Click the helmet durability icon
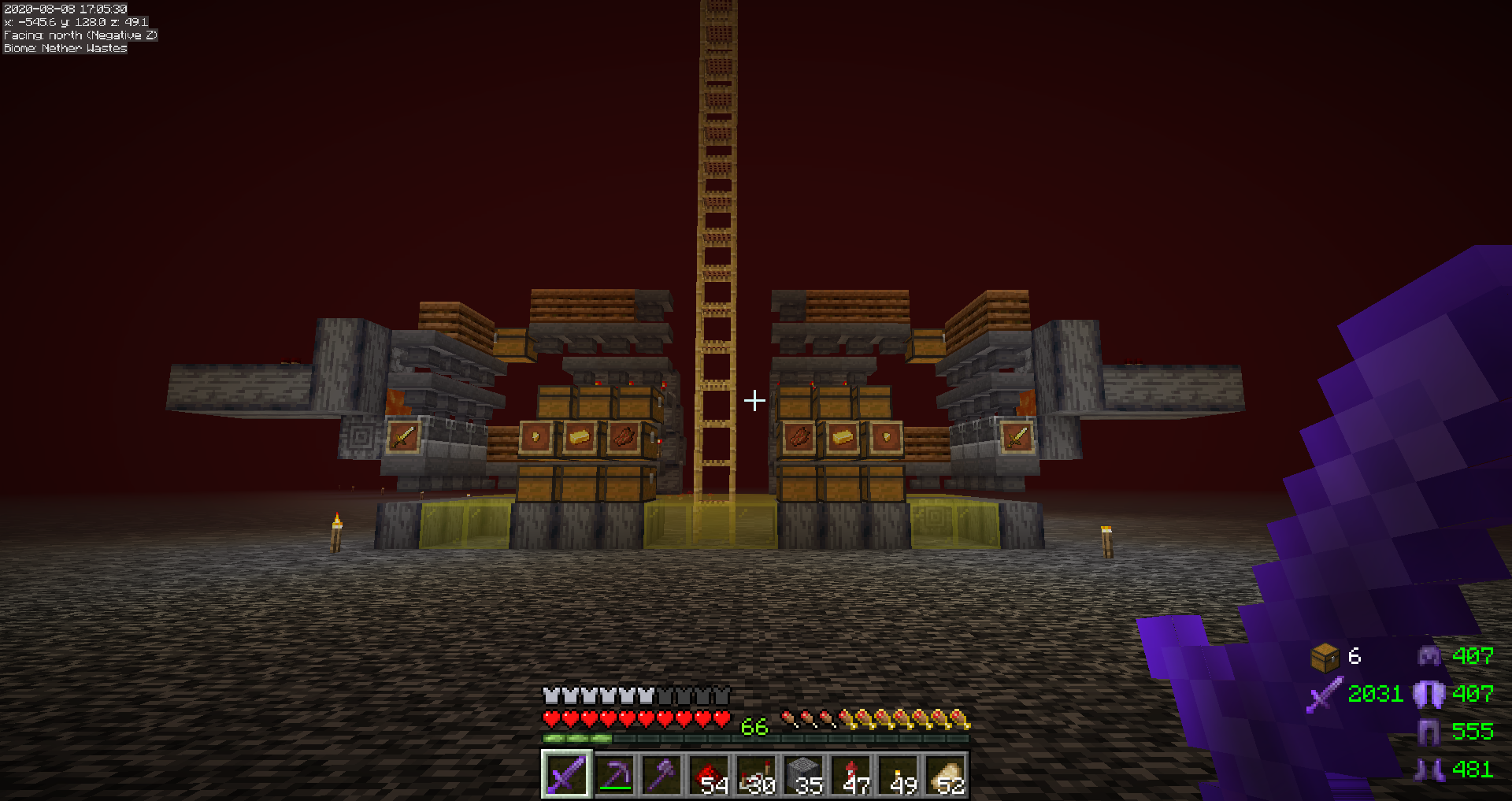The width and height of the screenshot is (1512, 801). click(x=1429, y=655)
